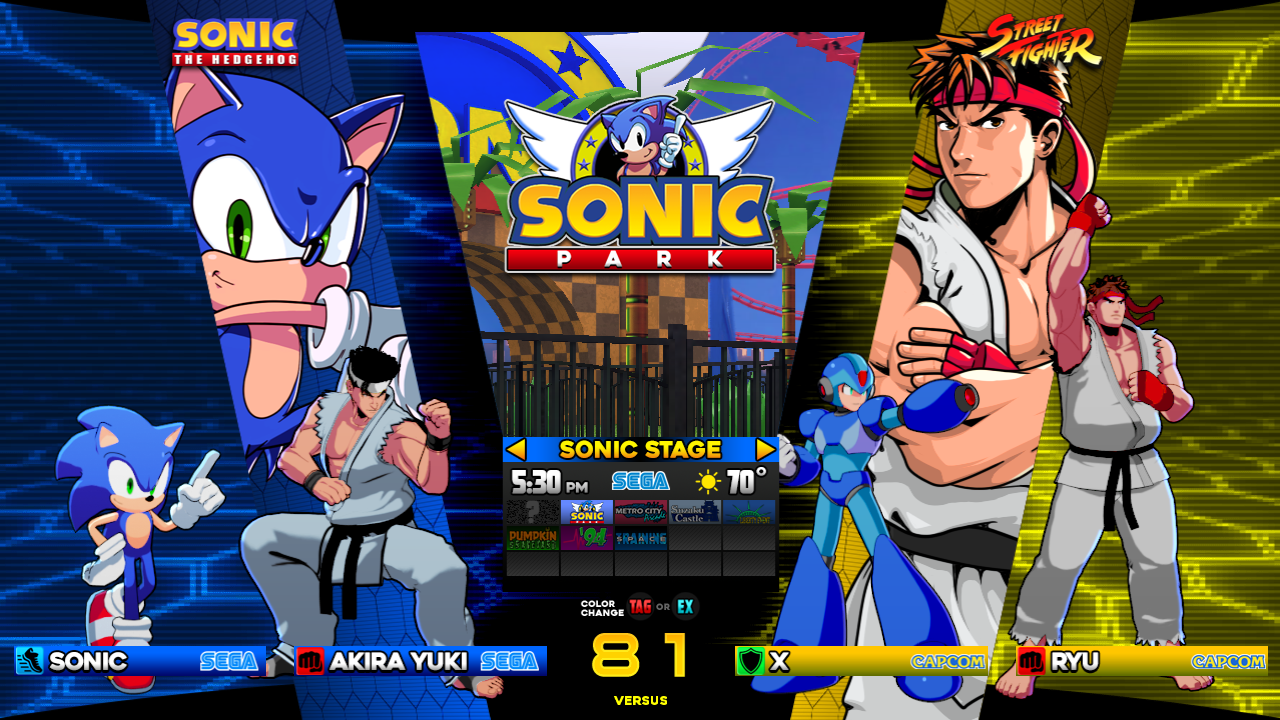
Task: Toggle the sunny weather icon
Action: point(710,481)
